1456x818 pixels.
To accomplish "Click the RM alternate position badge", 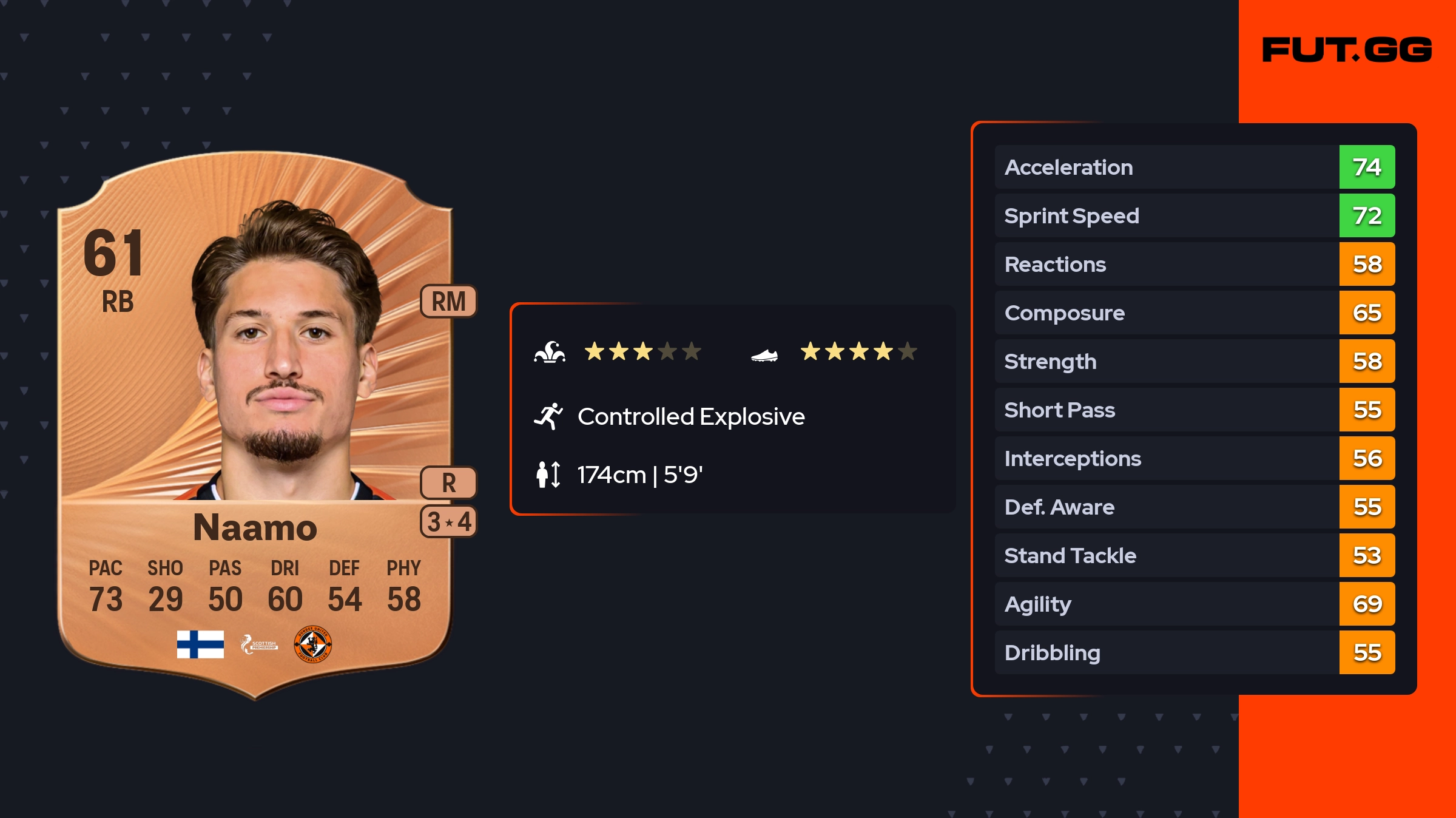I will (x=448, y=302).
